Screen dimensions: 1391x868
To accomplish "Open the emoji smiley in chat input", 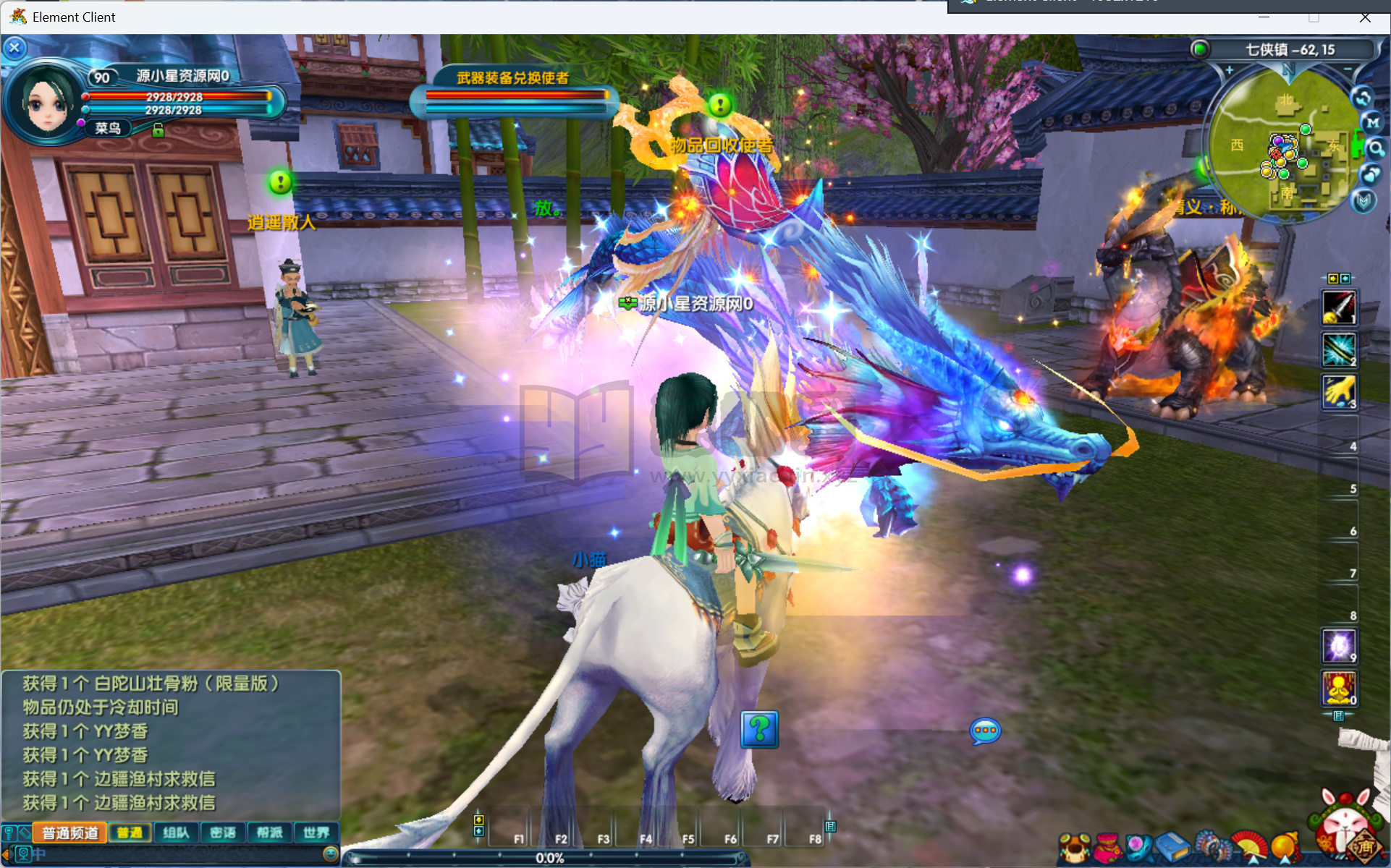I will point(330,854).
